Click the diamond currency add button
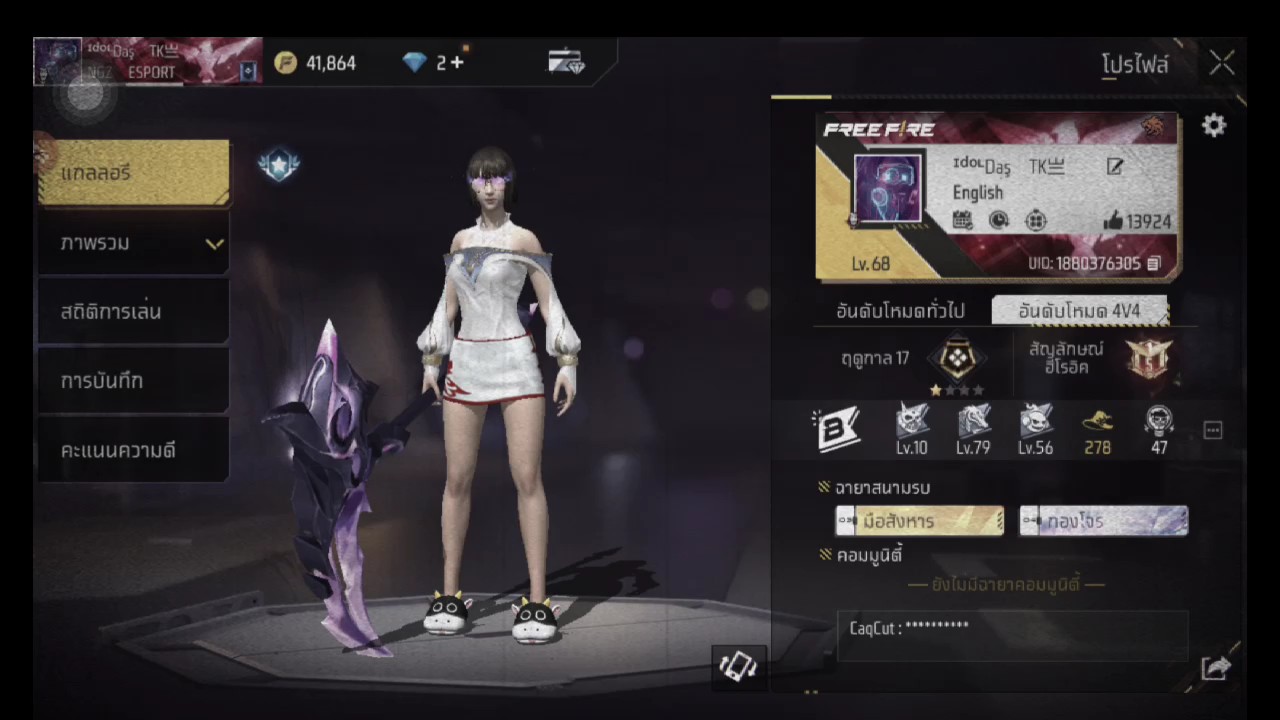1280x720 pixels. (x=457, y=63)
